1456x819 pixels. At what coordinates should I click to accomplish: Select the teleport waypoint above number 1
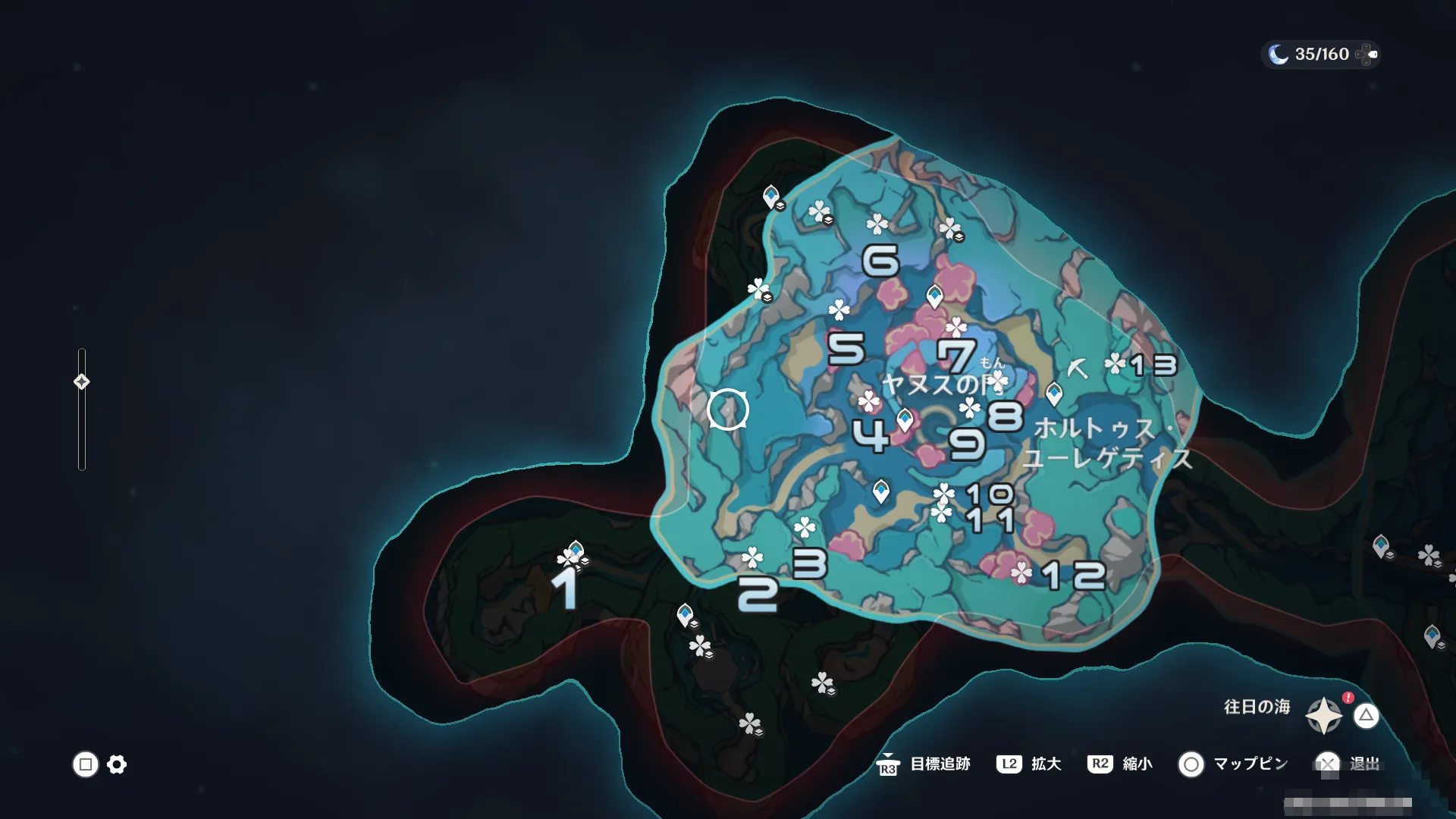(576, 550)
